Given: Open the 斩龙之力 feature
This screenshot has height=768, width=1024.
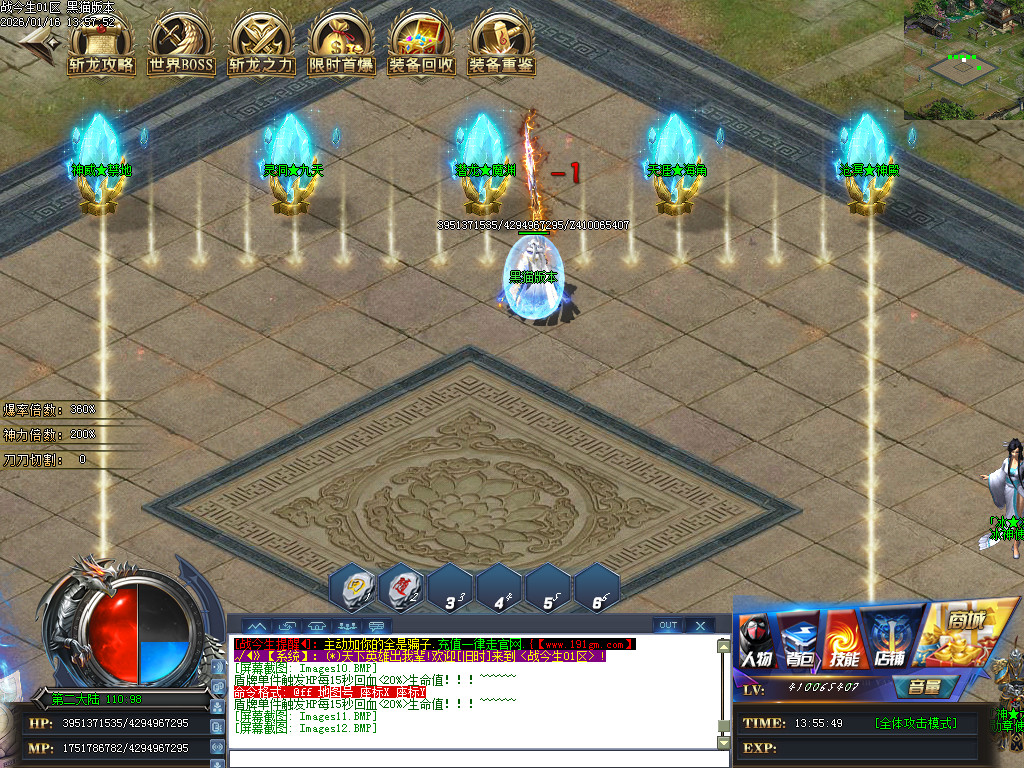Looking at the screenshot, I should click(x=261, y=45).
